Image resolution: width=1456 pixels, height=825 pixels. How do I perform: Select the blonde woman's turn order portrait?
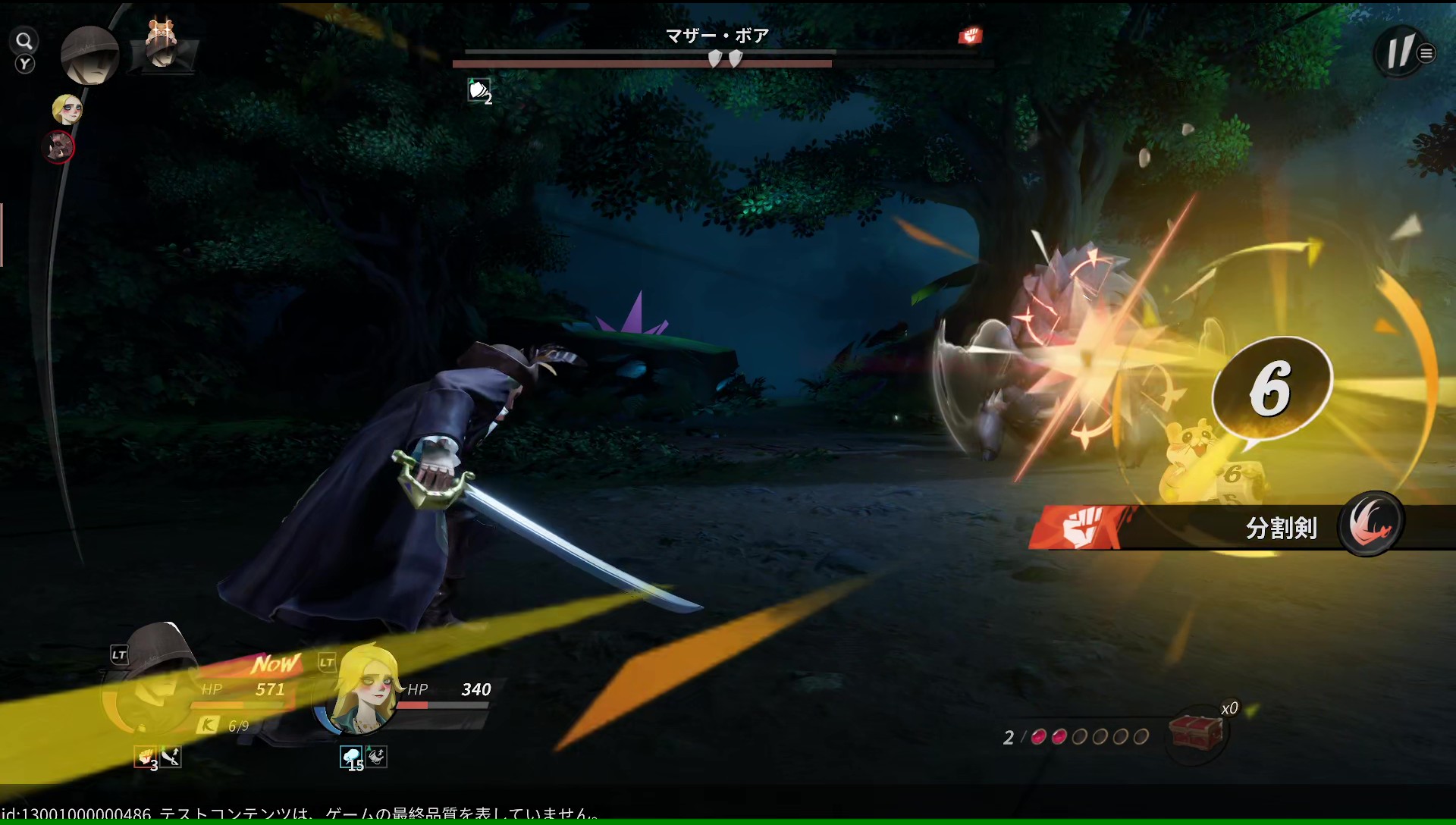(x=67, y=109)
